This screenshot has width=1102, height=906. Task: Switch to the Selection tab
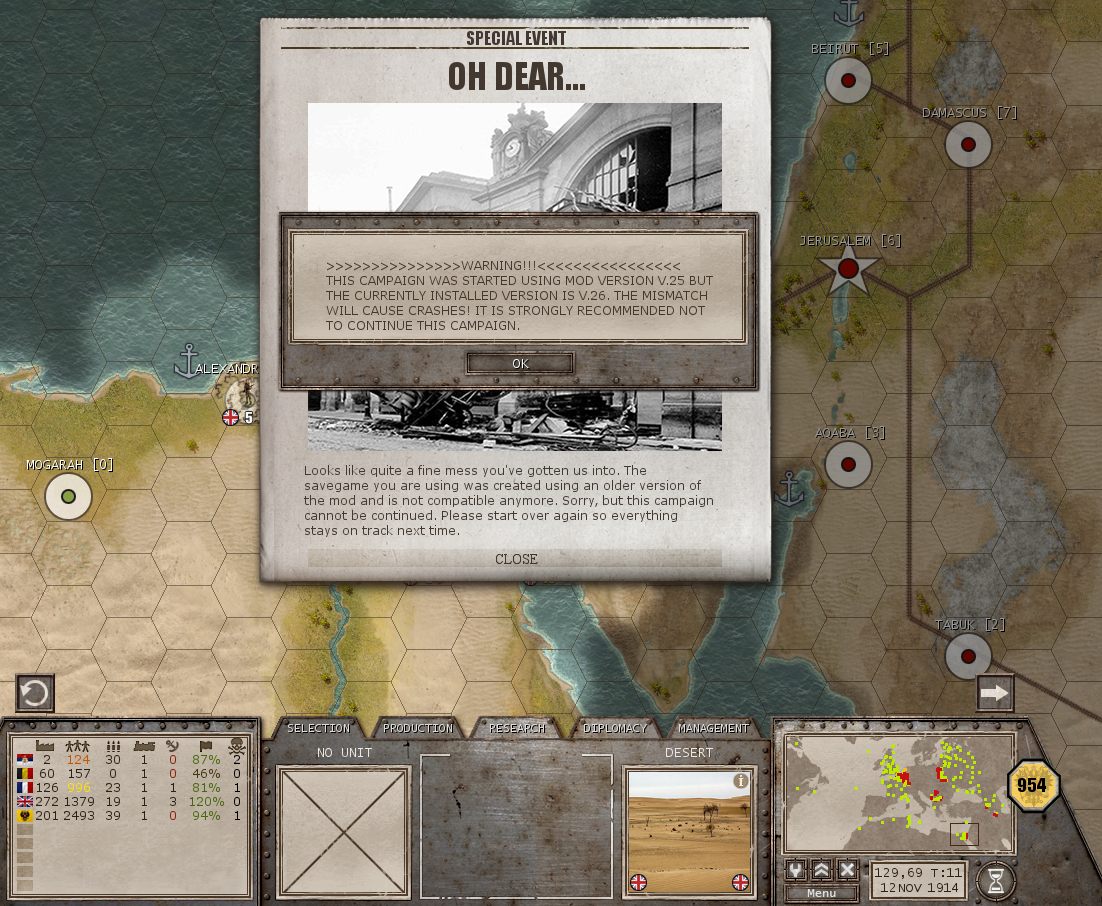click(318, 728)
